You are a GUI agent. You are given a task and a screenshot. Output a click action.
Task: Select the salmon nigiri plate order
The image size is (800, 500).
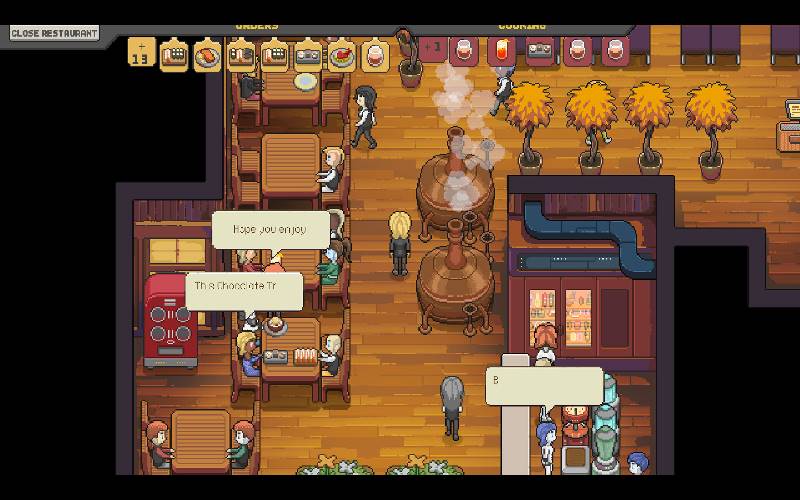[x=208, y=53]
